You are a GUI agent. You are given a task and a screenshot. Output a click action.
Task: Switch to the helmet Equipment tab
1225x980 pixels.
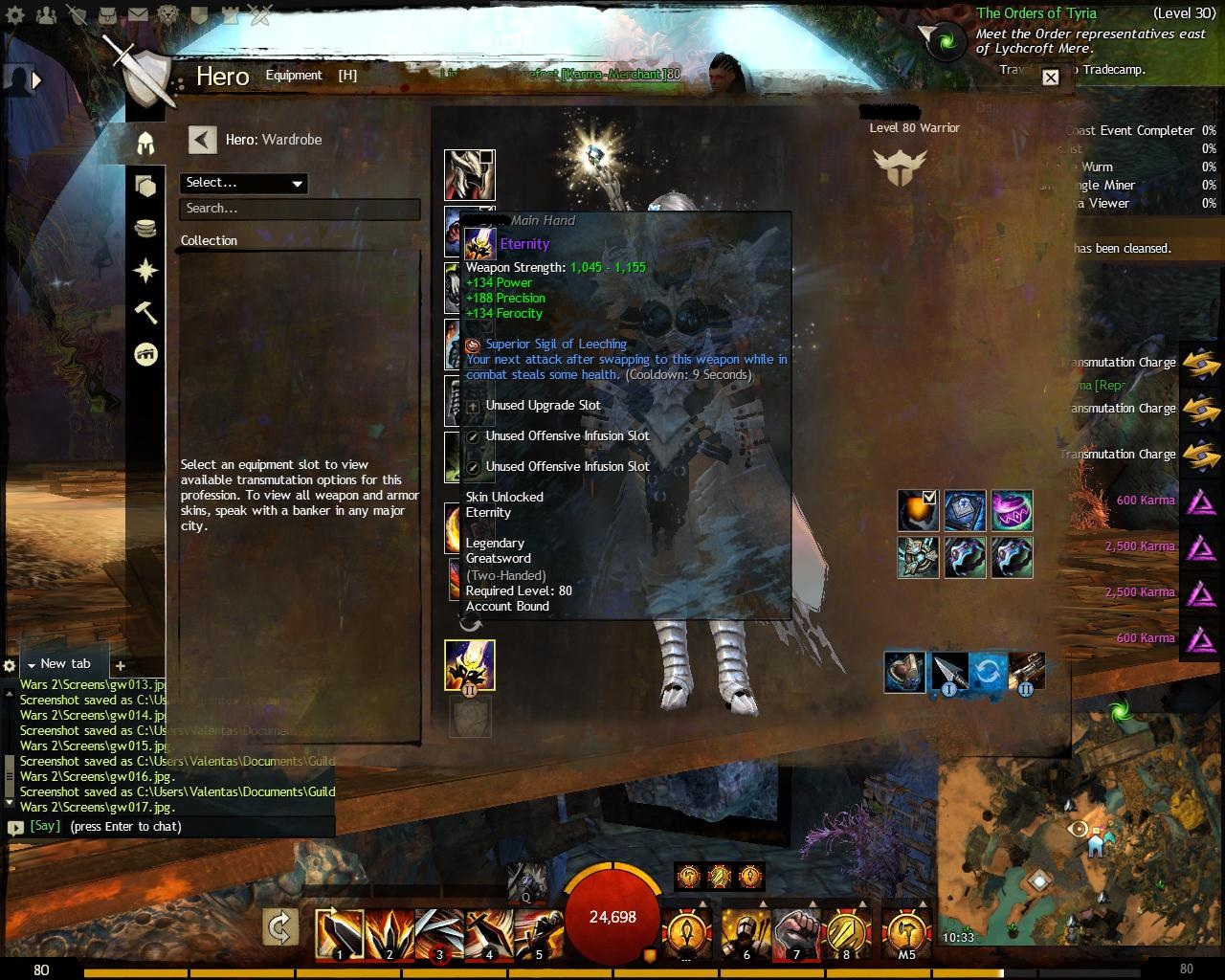click(145, 144)
